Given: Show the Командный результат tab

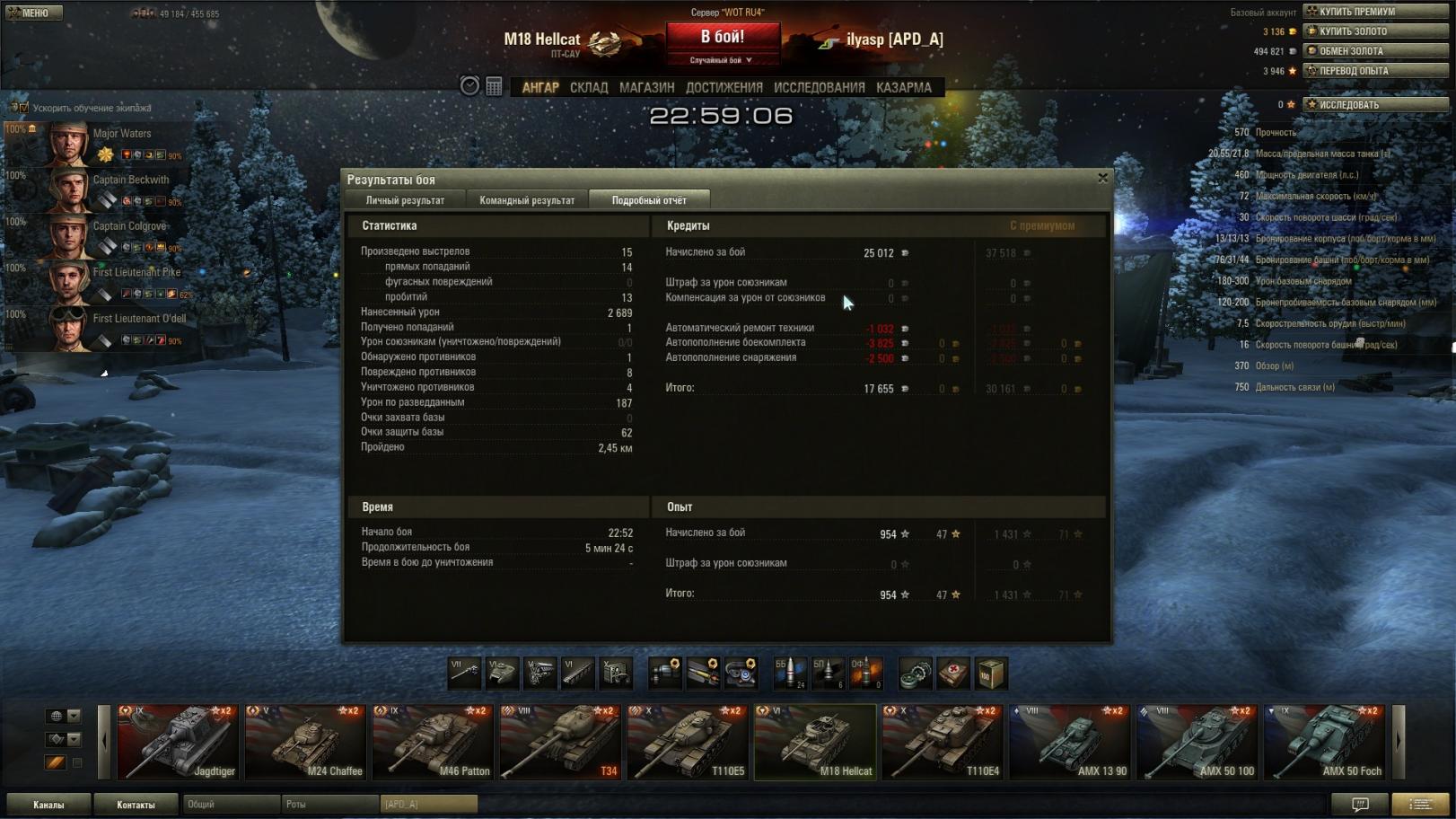Looking at the screenshot, I should 527,200.
